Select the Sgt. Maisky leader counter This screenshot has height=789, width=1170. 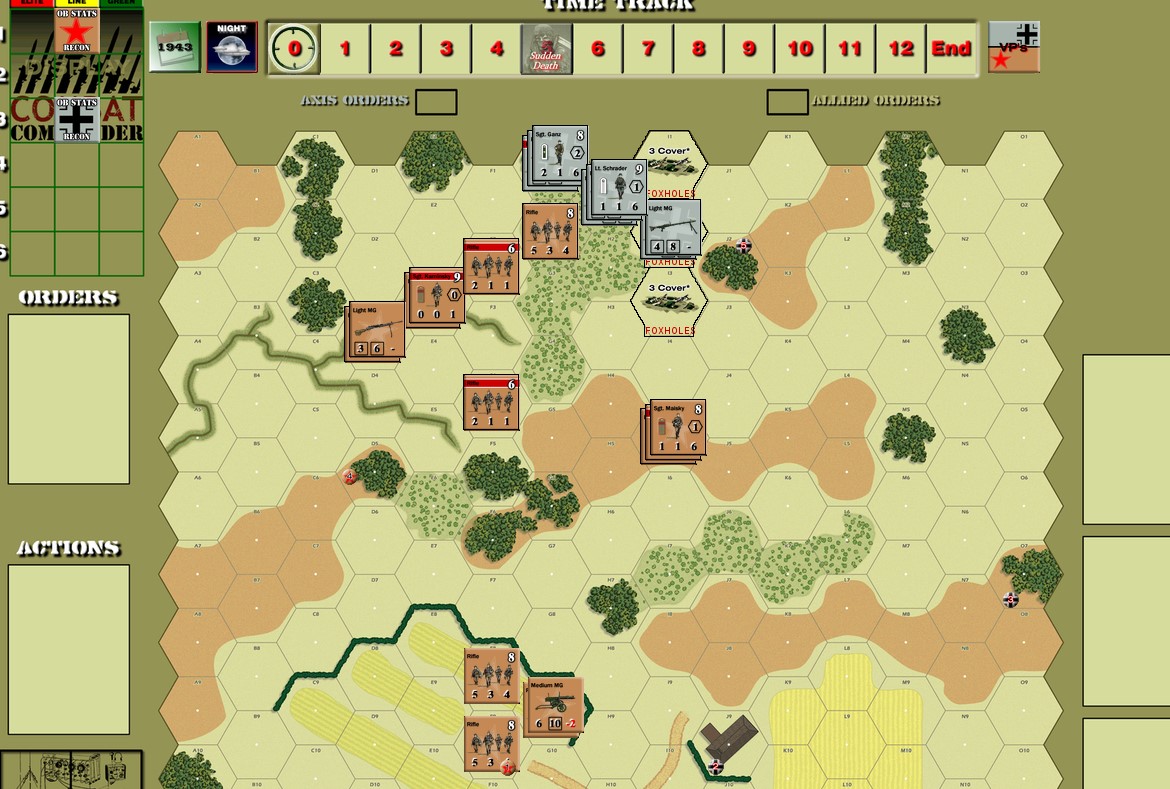(x=678, y=429)
